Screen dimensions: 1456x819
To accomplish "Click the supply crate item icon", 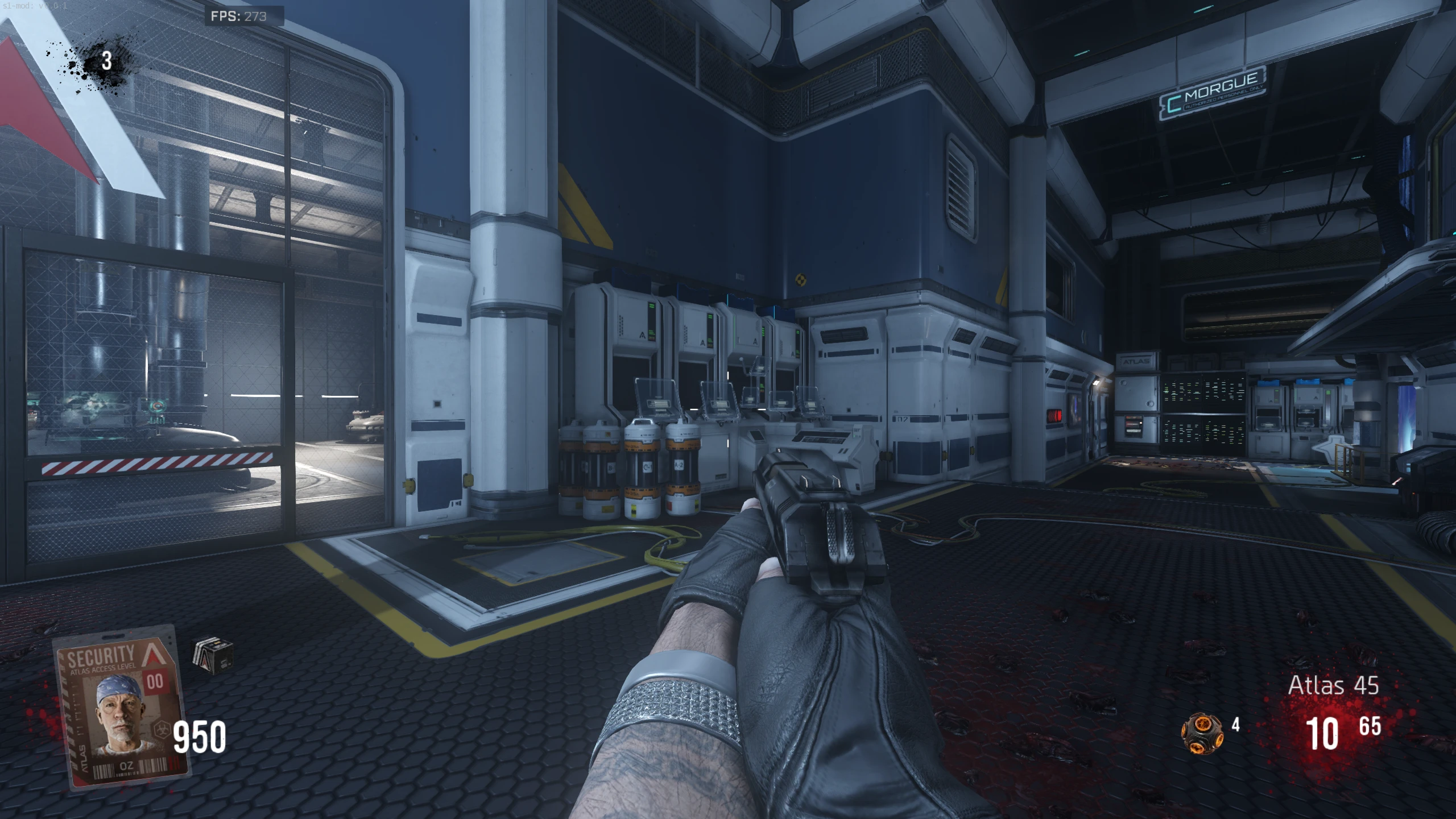I will (213, 656).
